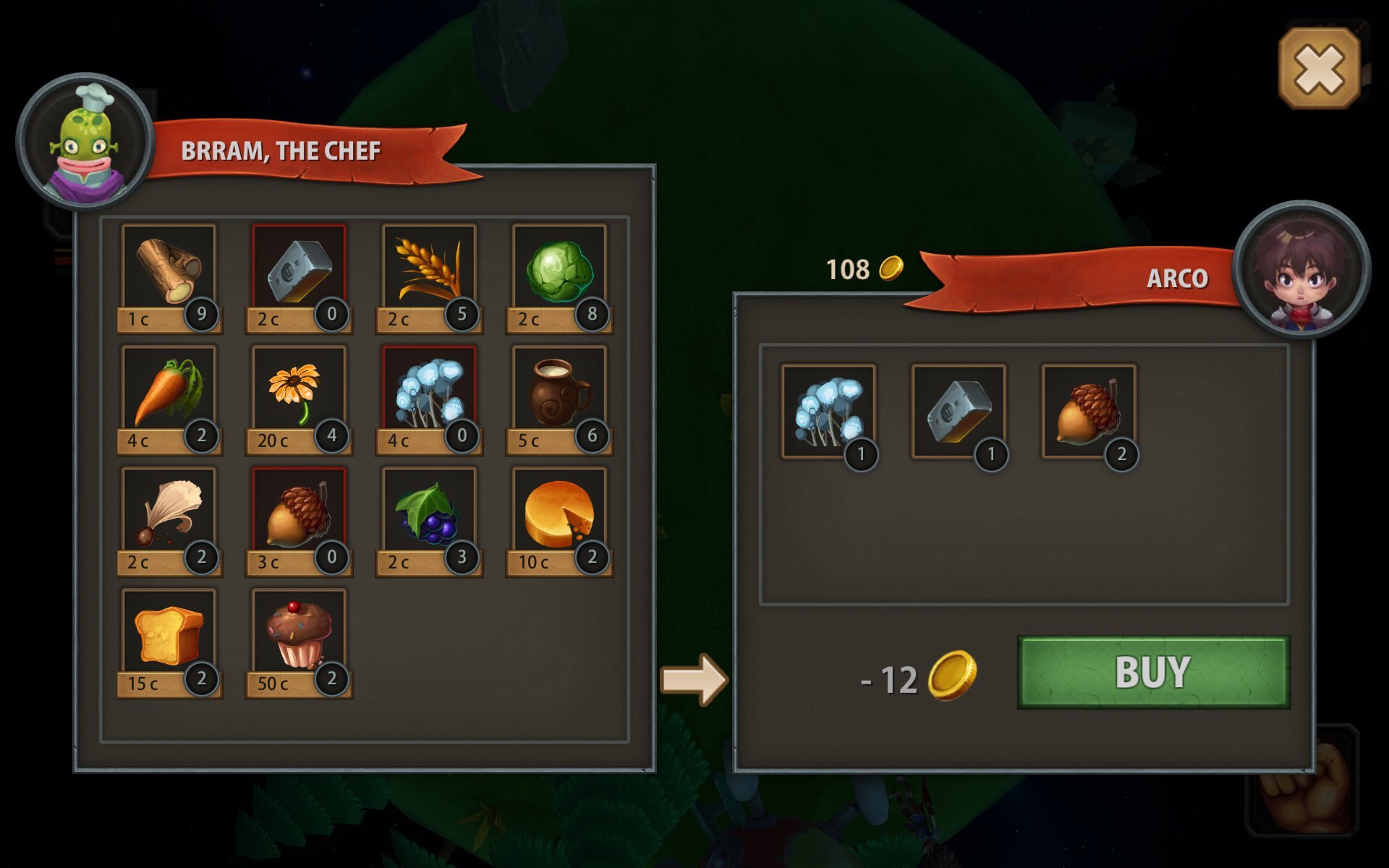Remove the acorns from Arco's cart

1089,412
